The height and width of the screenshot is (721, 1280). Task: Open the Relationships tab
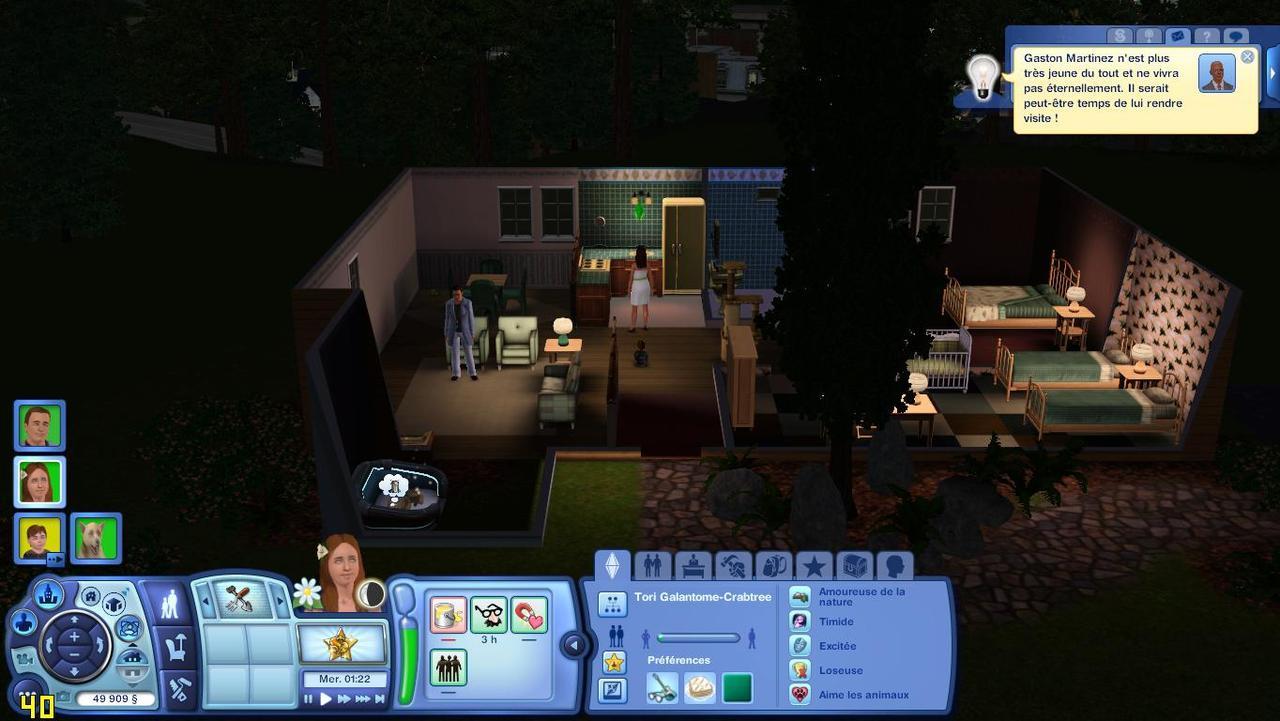(653, 566)
